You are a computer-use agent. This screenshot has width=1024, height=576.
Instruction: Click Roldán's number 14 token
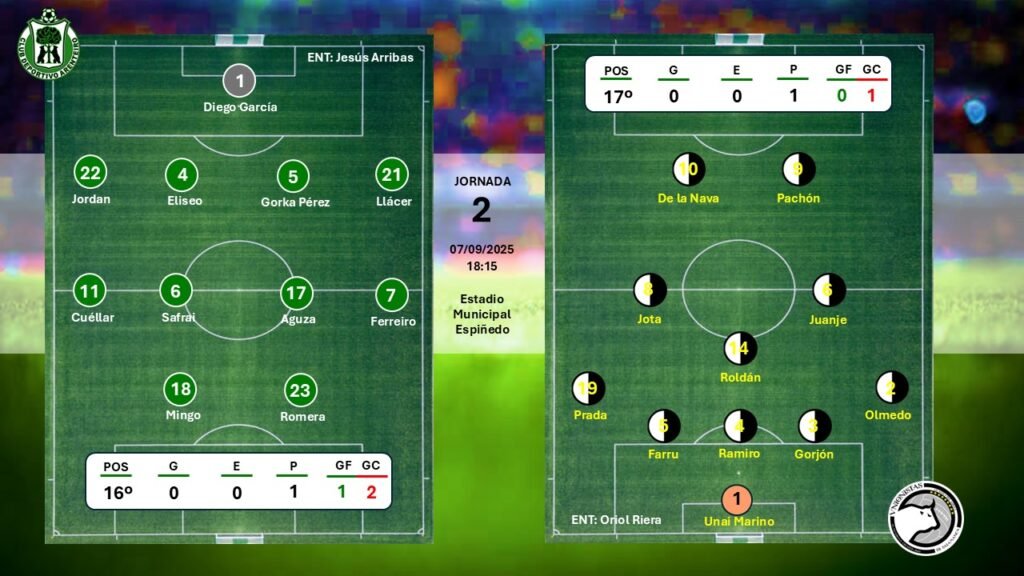coord(740,349)
